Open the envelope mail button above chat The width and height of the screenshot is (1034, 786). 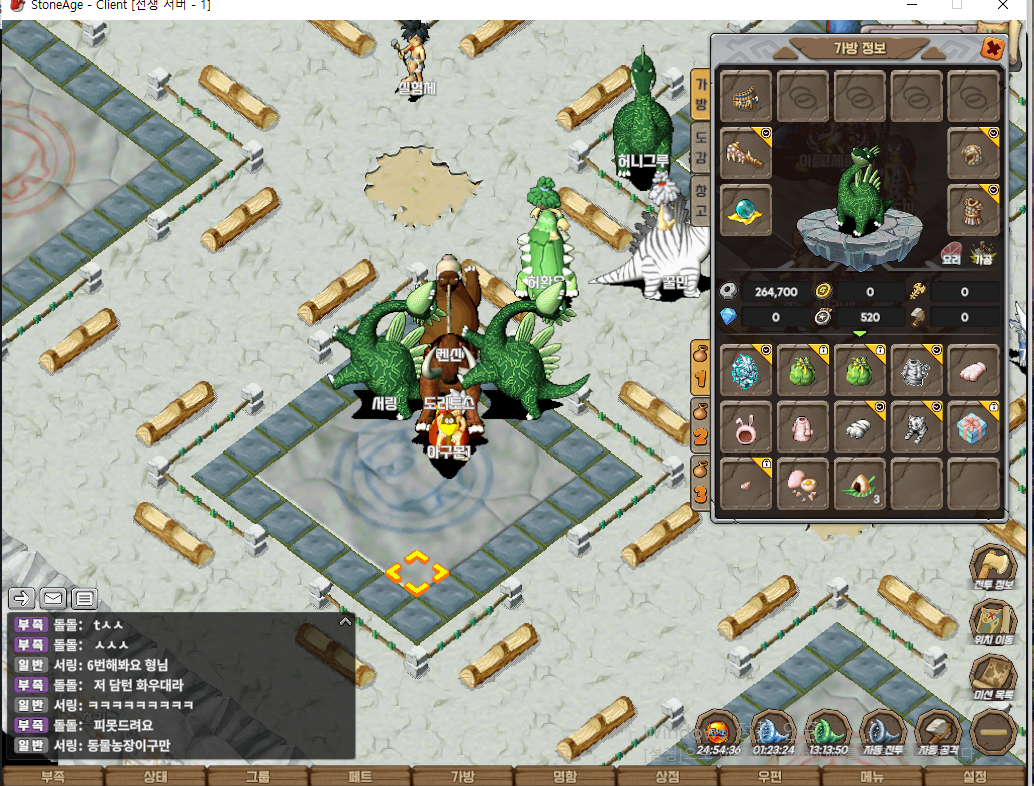click(x=53, y=598)
